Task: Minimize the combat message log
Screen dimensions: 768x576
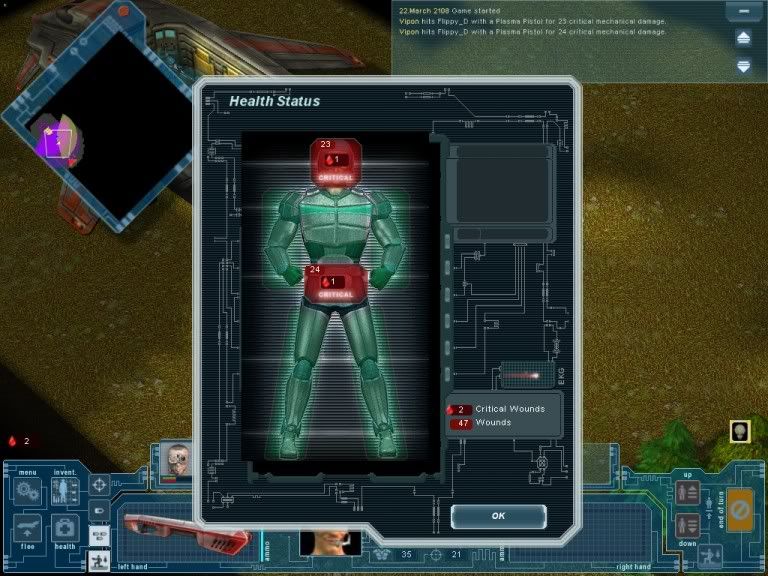Action: (743, 13)
